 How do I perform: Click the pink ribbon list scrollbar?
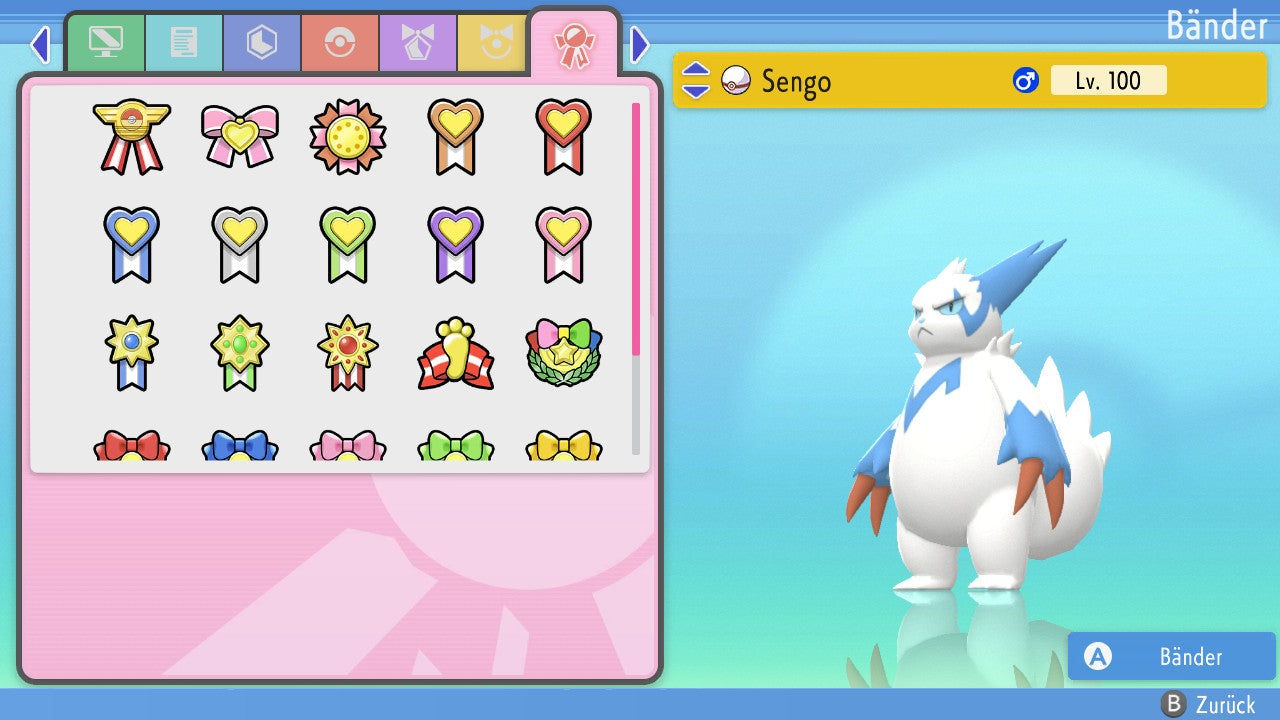pos(636,228)
